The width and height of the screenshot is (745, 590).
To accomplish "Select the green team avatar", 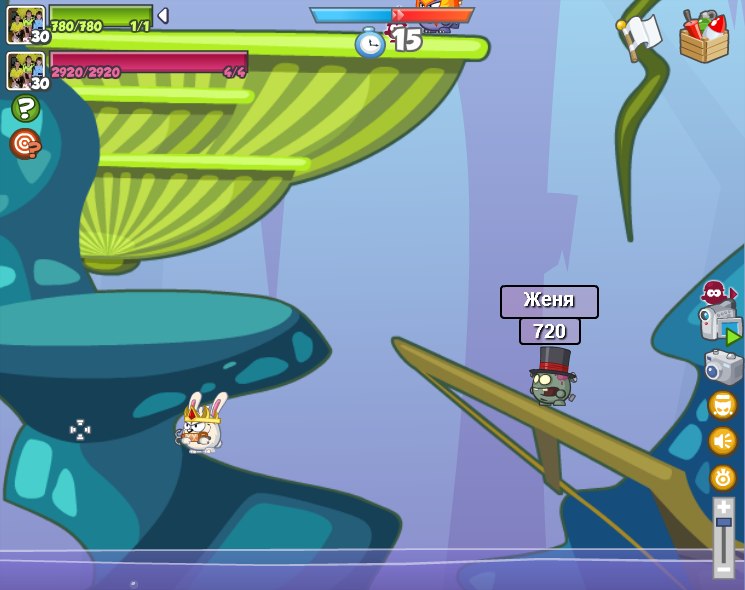I will (x=25, y=24).
